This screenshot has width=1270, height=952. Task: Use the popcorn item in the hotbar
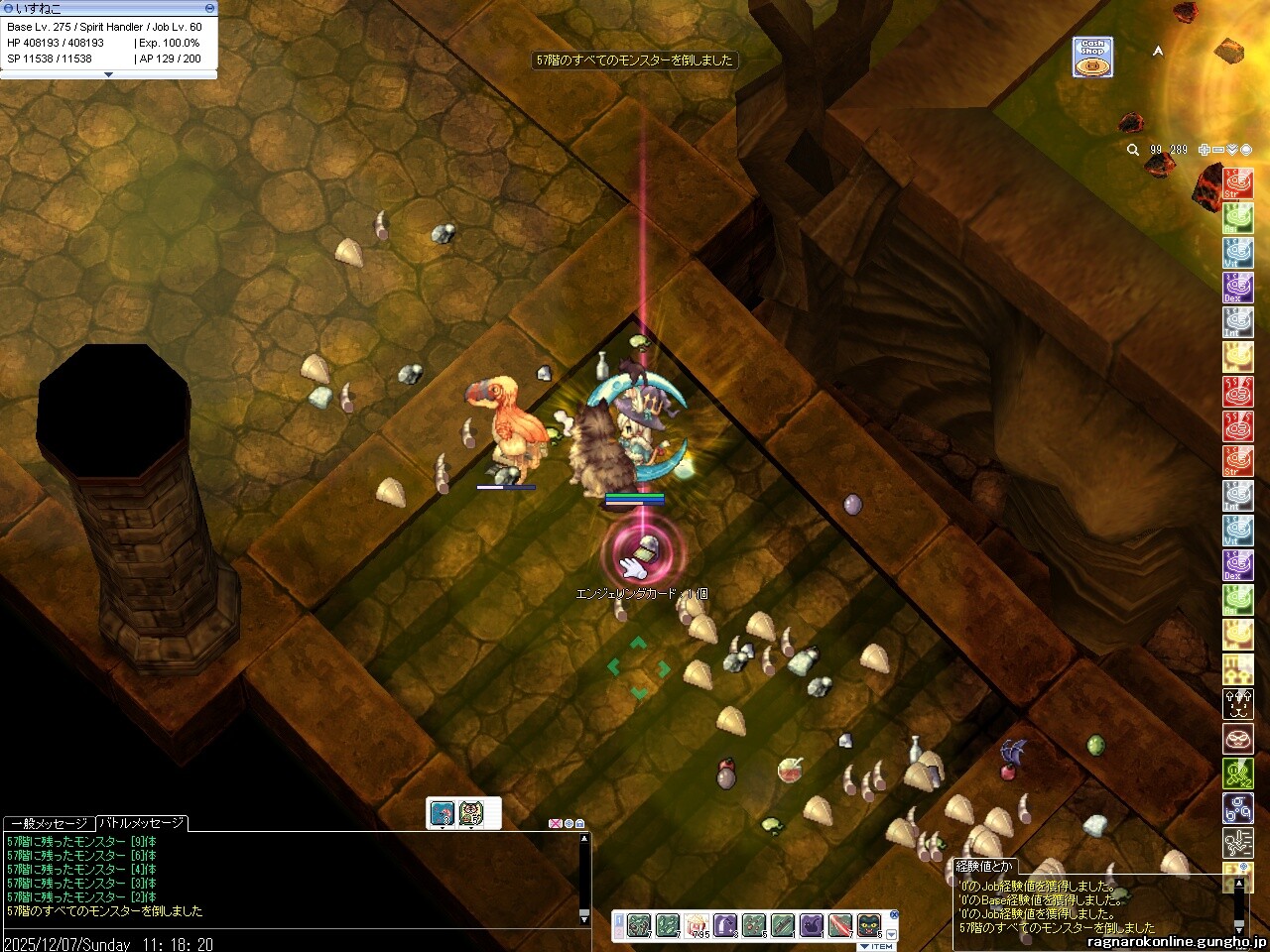[697, 926]
